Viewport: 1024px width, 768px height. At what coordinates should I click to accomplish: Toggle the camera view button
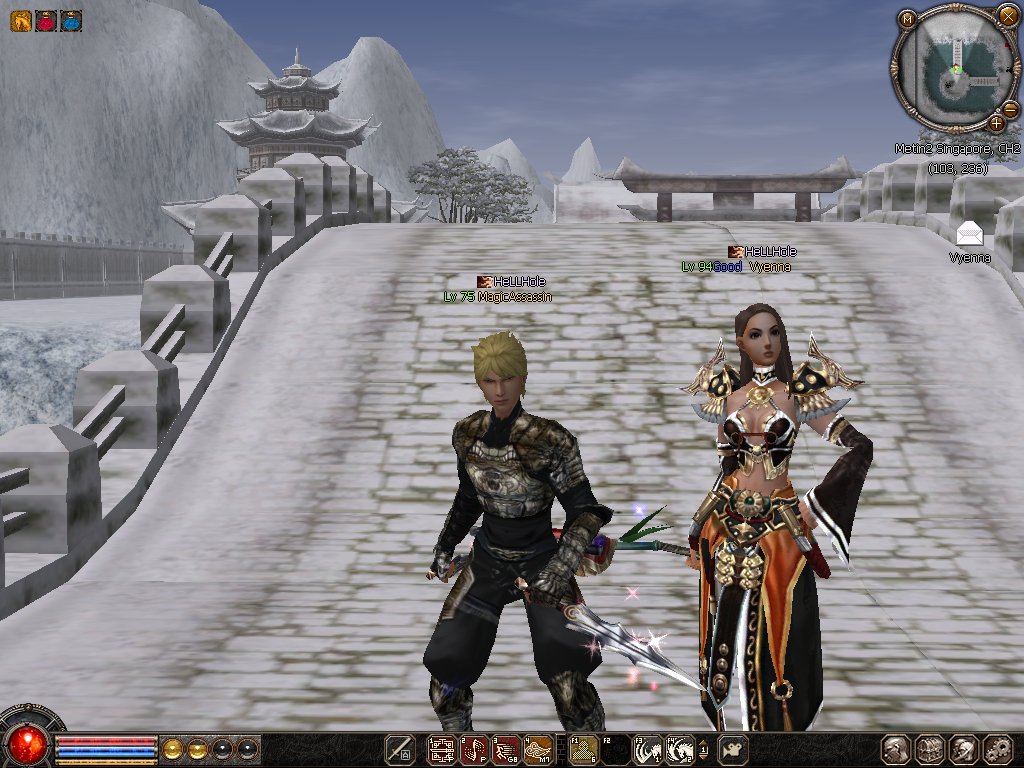pyautogui.click(x=735, y=748)
